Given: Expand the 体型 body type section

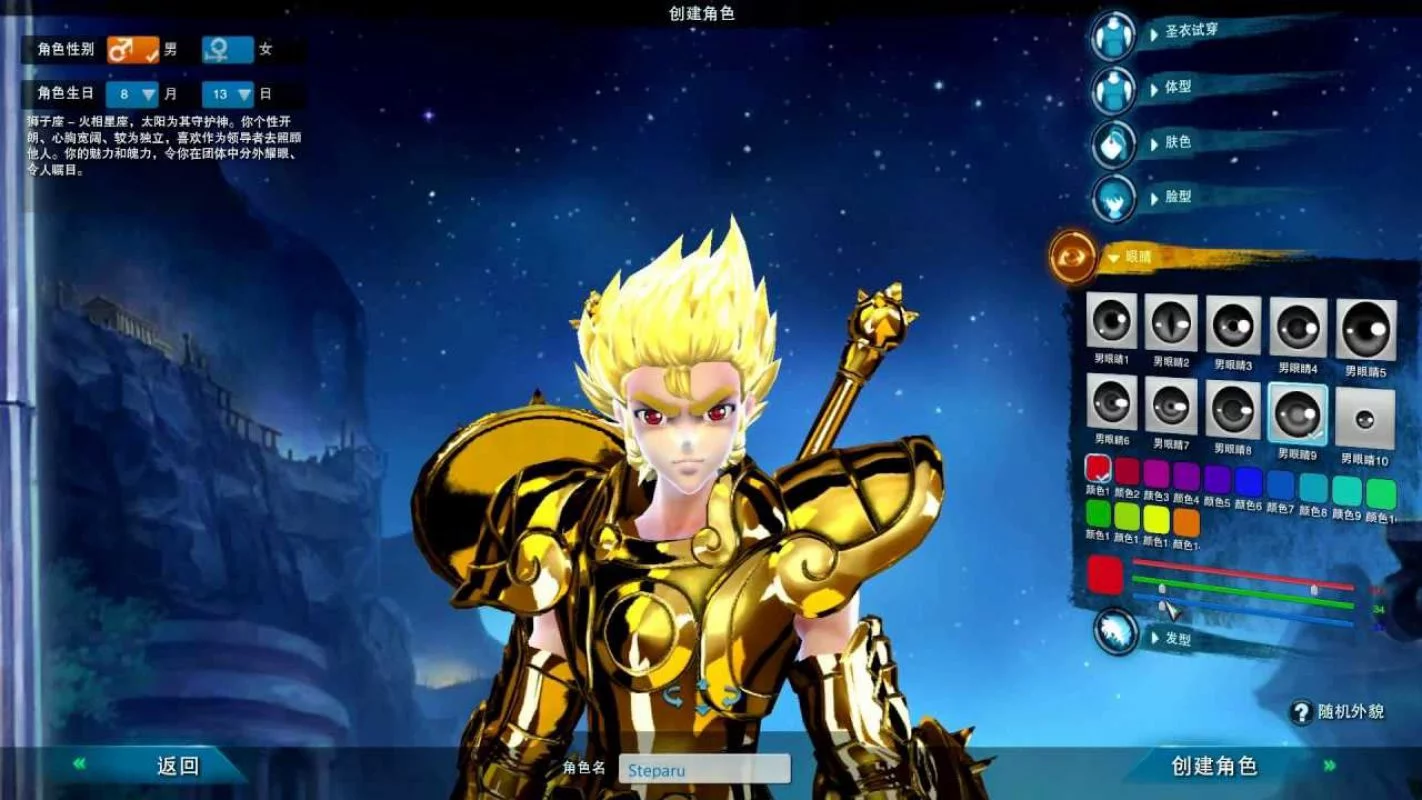Looking at the screenshot, I should click(1113, 89).
